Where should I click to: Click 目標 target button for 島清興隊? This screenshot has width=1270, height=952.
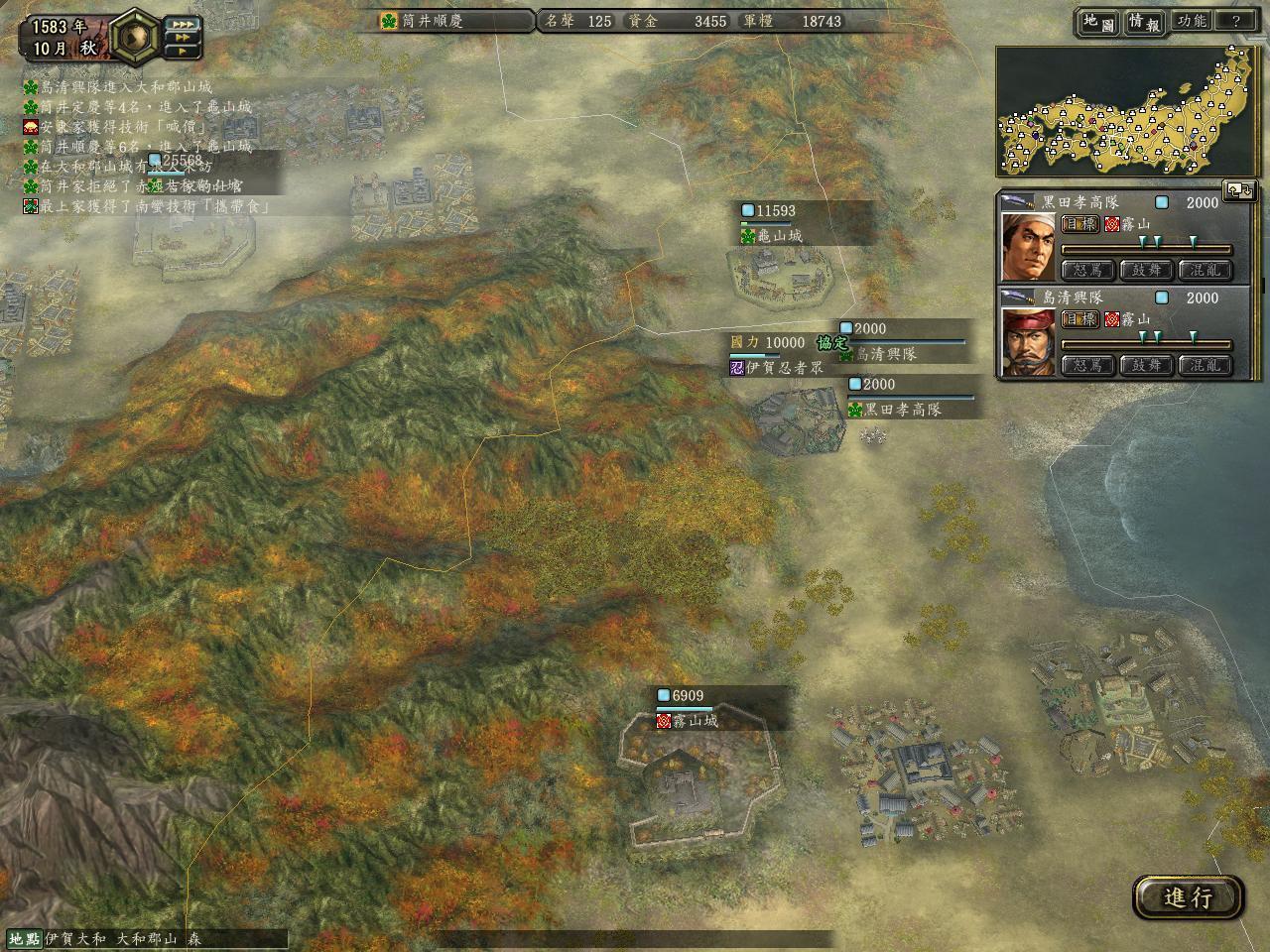click(1079, 319)
